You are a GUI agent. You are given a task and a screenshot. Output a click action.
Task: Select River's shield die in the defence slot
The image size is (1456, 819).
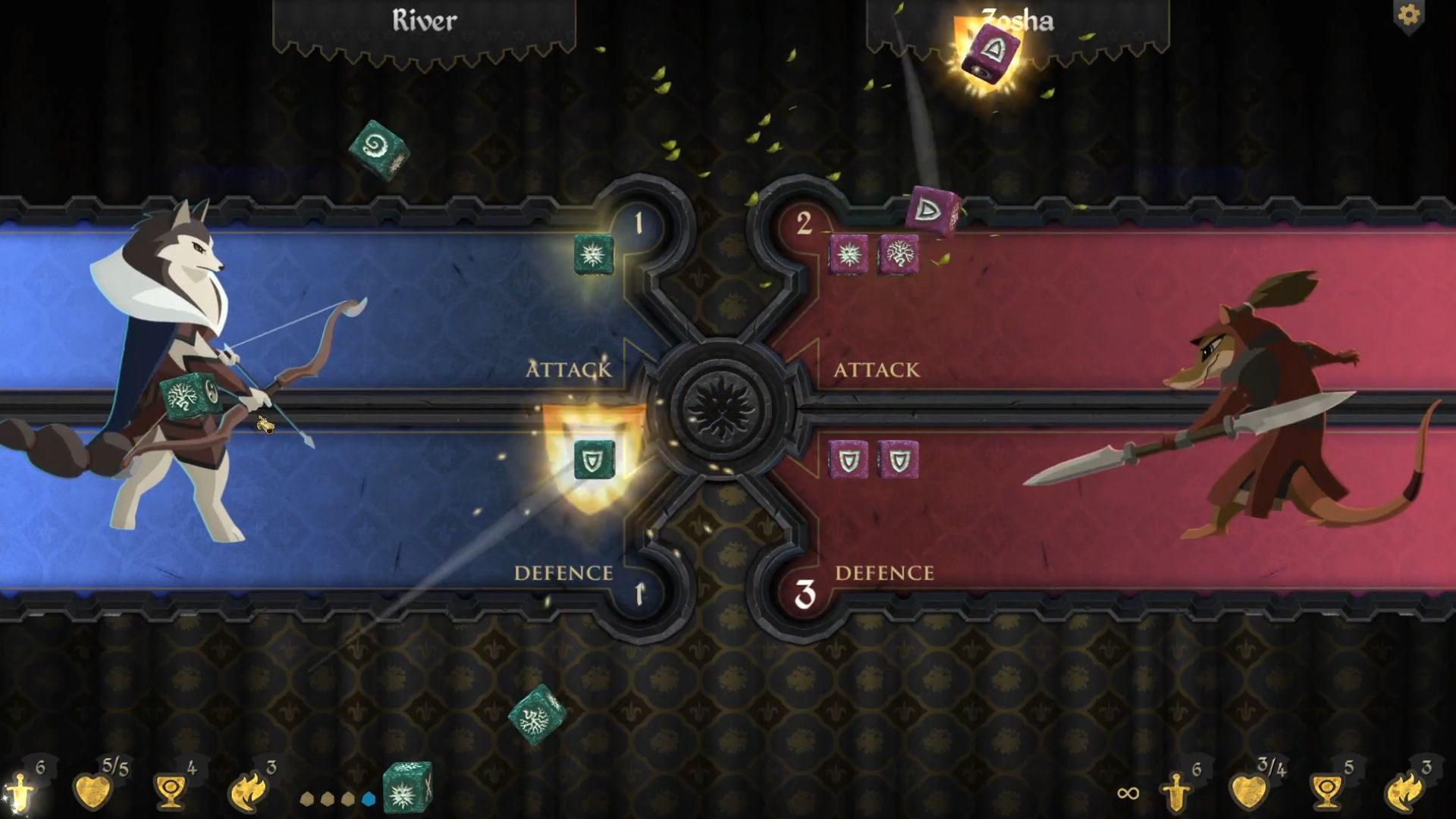[593, 460]
